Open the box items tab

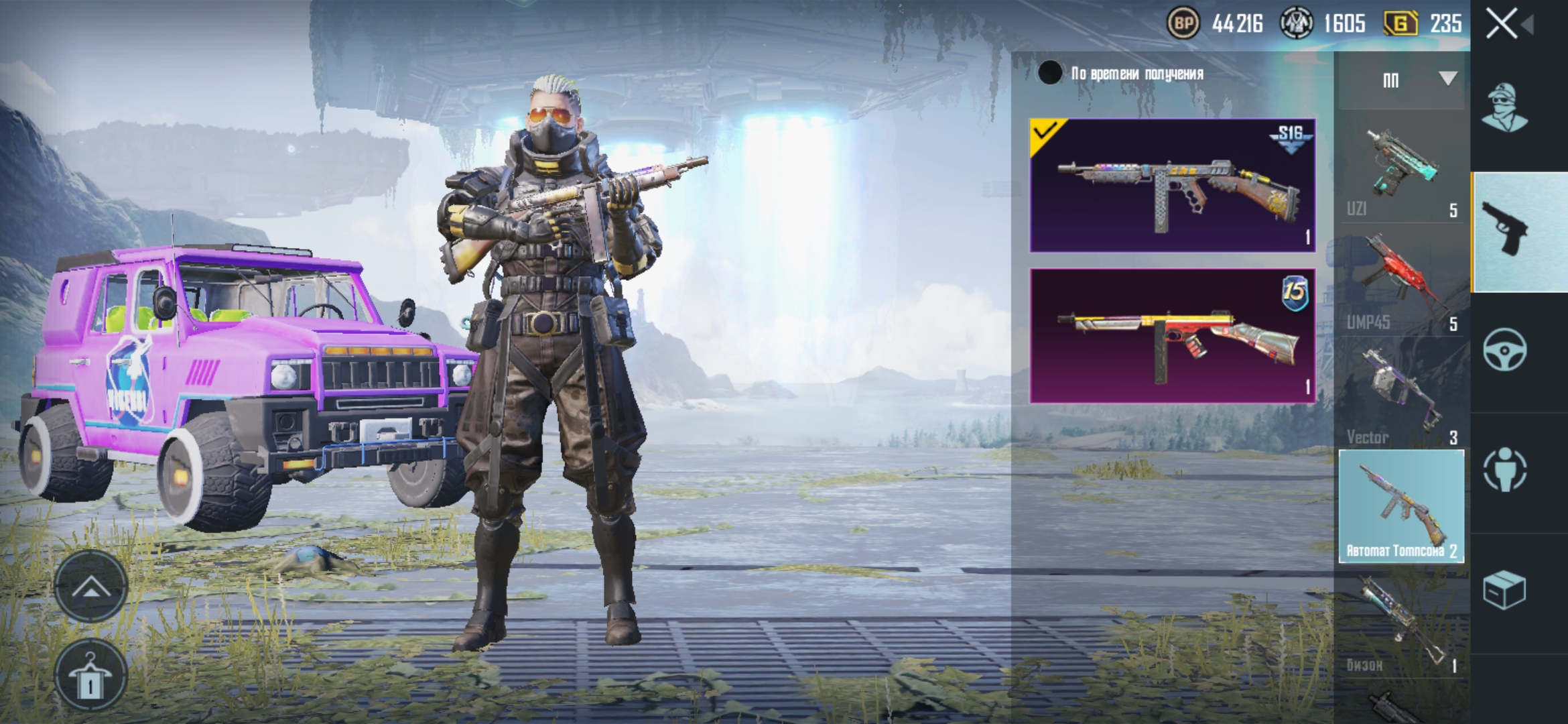[x=1504, y=590]
